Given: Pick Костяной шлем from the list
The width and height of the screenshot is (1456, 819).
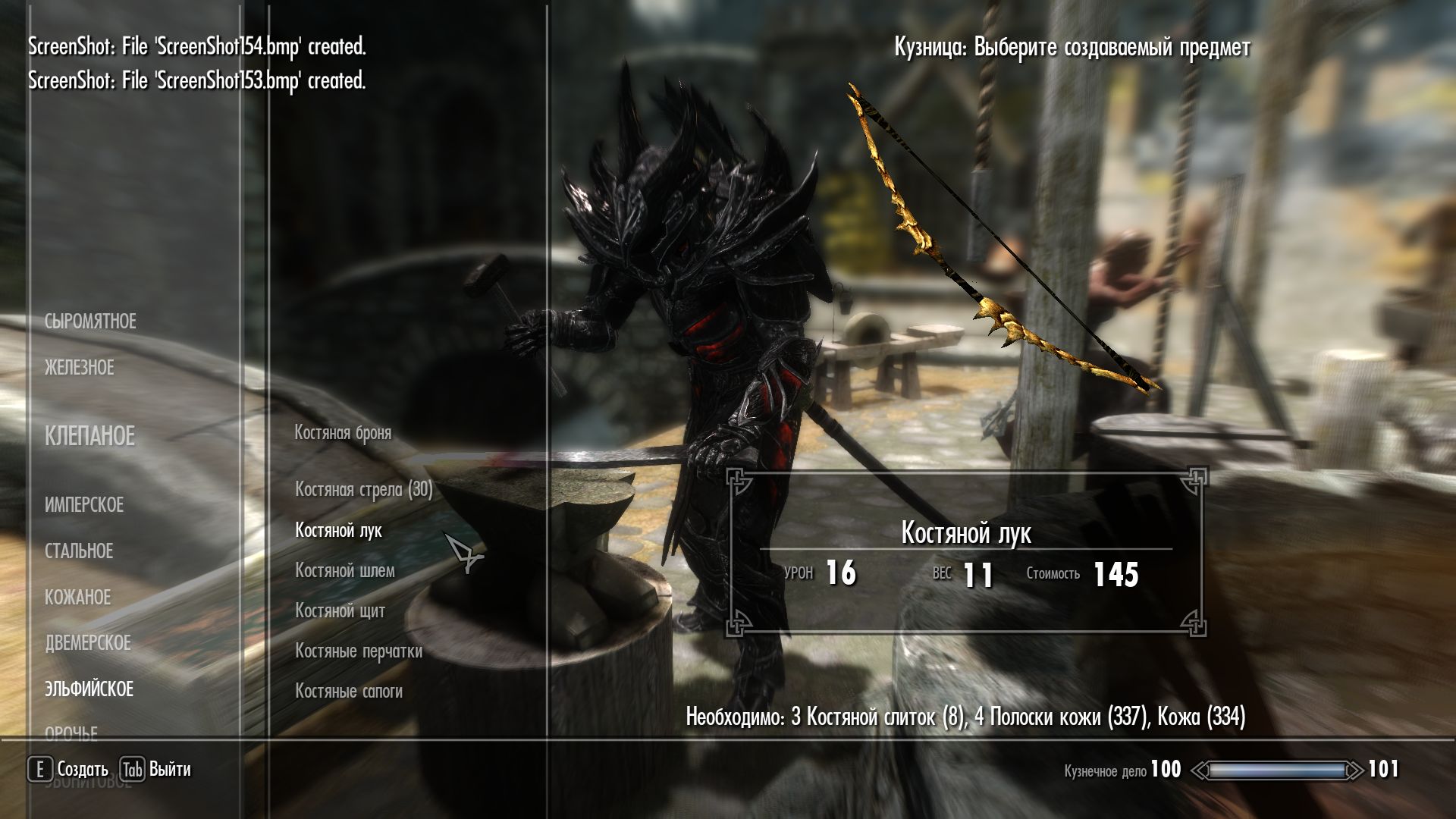Looking at the screenshot, I should (344, 570).
